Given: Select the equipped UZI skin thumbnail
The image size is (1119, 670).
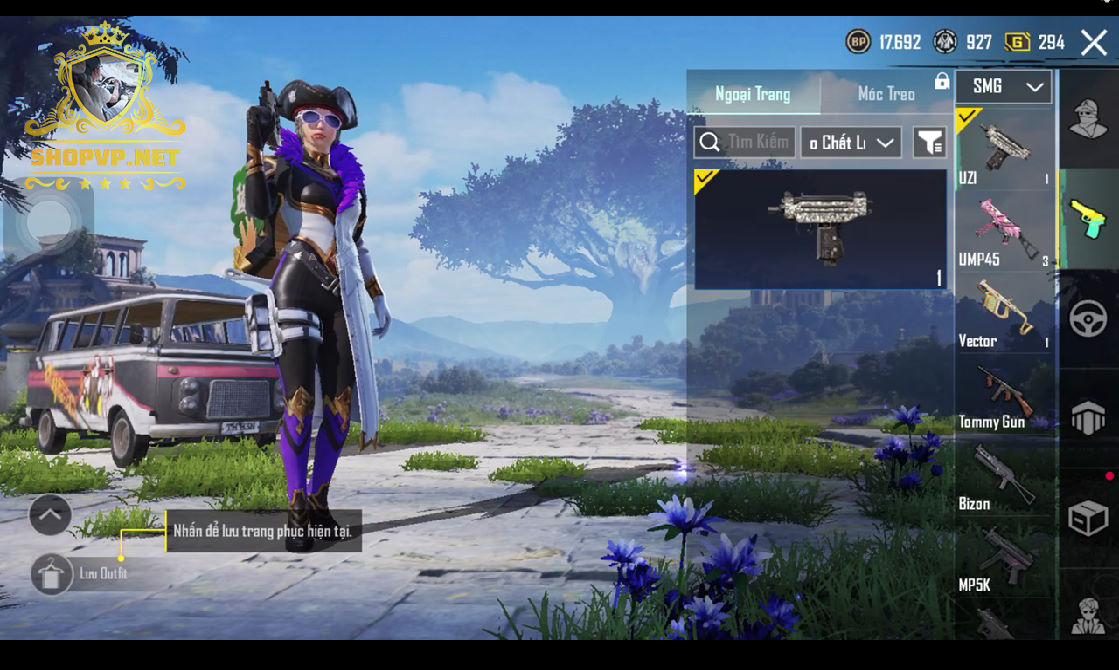Looking at the screenshot, I should [x=820, y=229].
